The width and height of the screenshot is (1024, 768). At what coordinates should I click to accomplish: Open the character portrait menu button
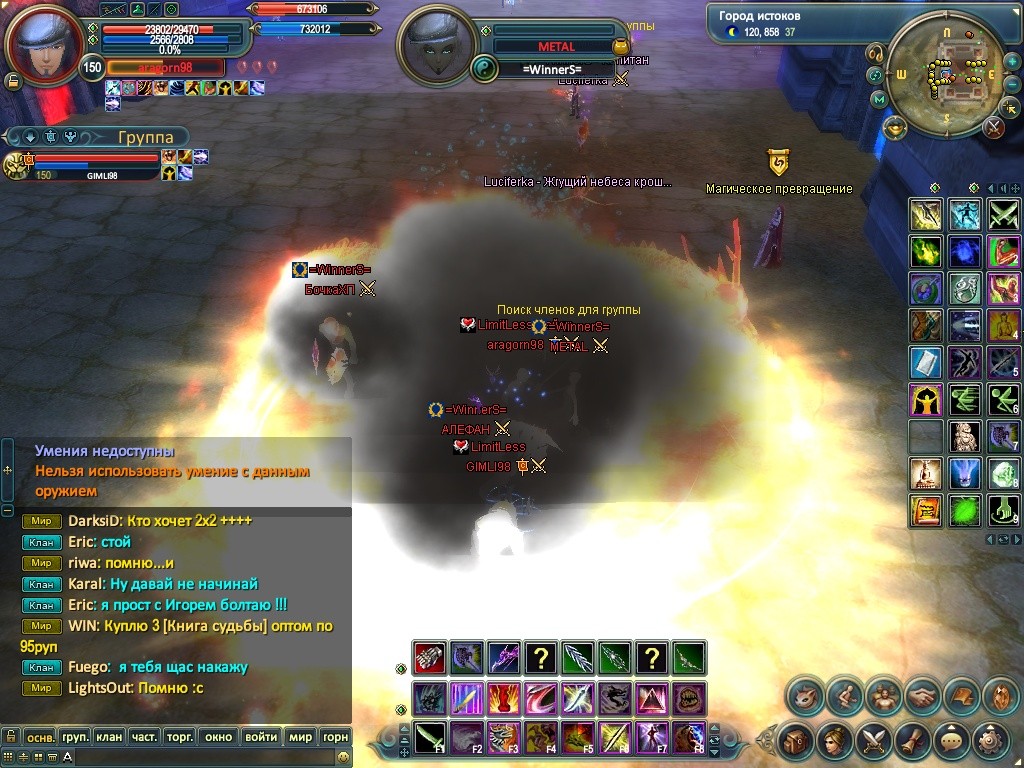(x=833, y=741)
